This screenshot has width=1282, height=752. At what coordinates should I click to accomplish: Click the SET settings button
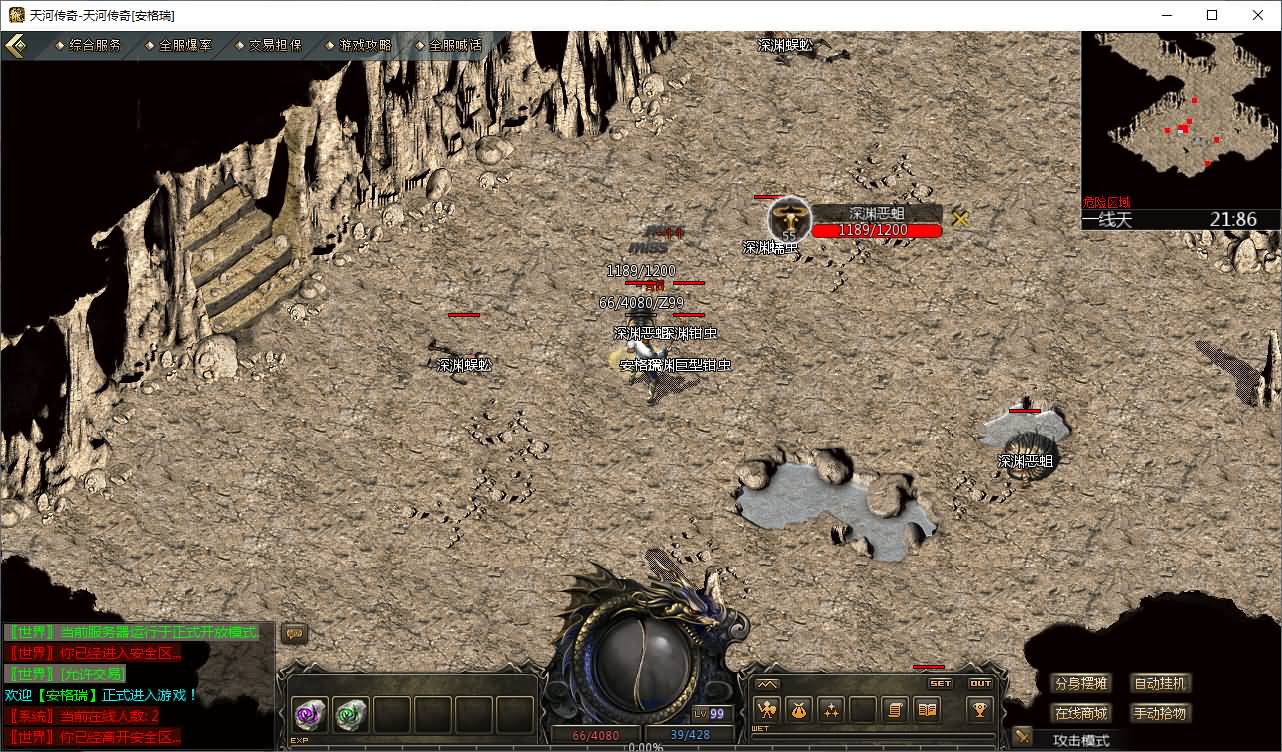pyautogui.click(x=941, y=684)
